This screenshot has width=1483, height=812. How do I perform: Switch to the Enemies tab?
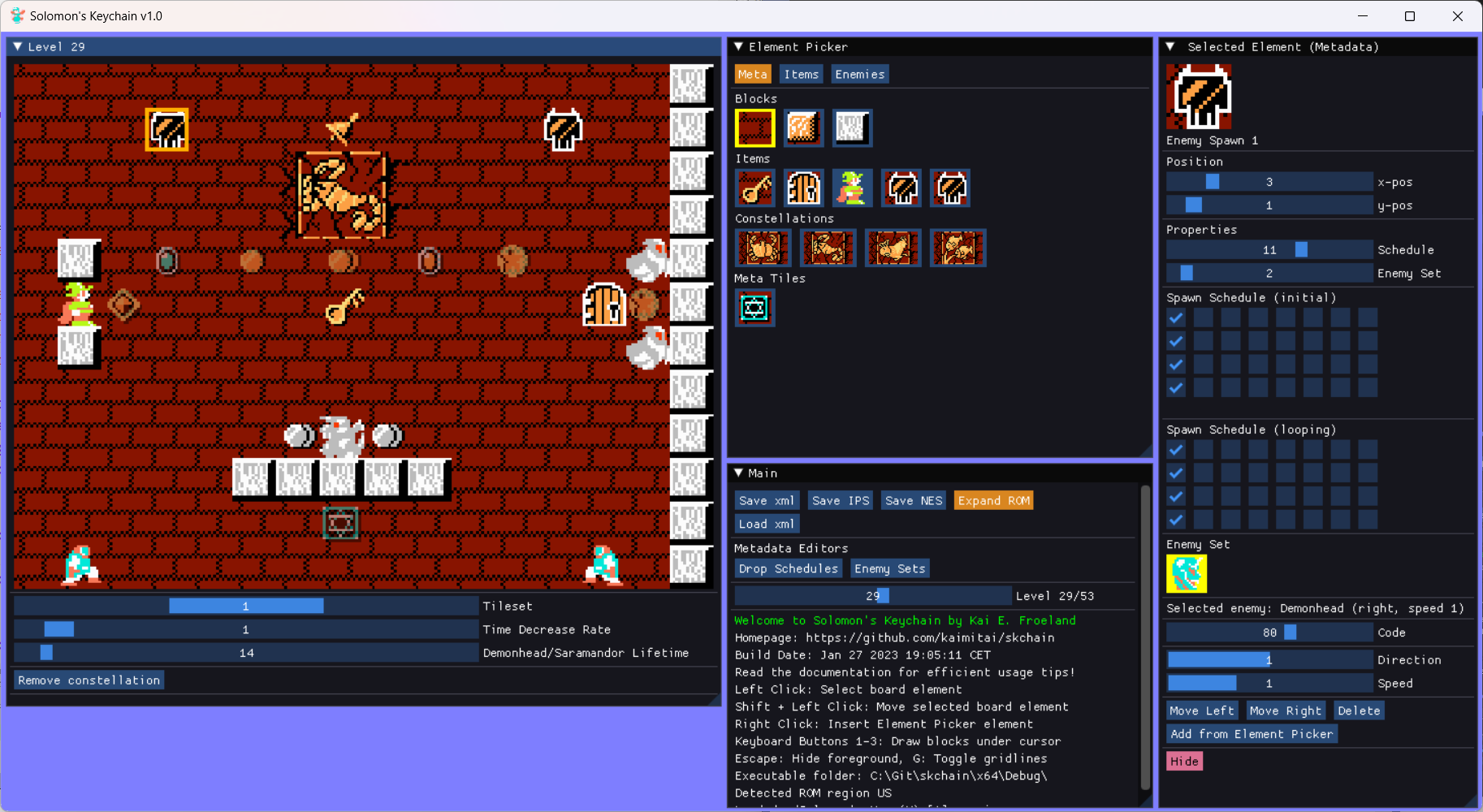point(859,74)
